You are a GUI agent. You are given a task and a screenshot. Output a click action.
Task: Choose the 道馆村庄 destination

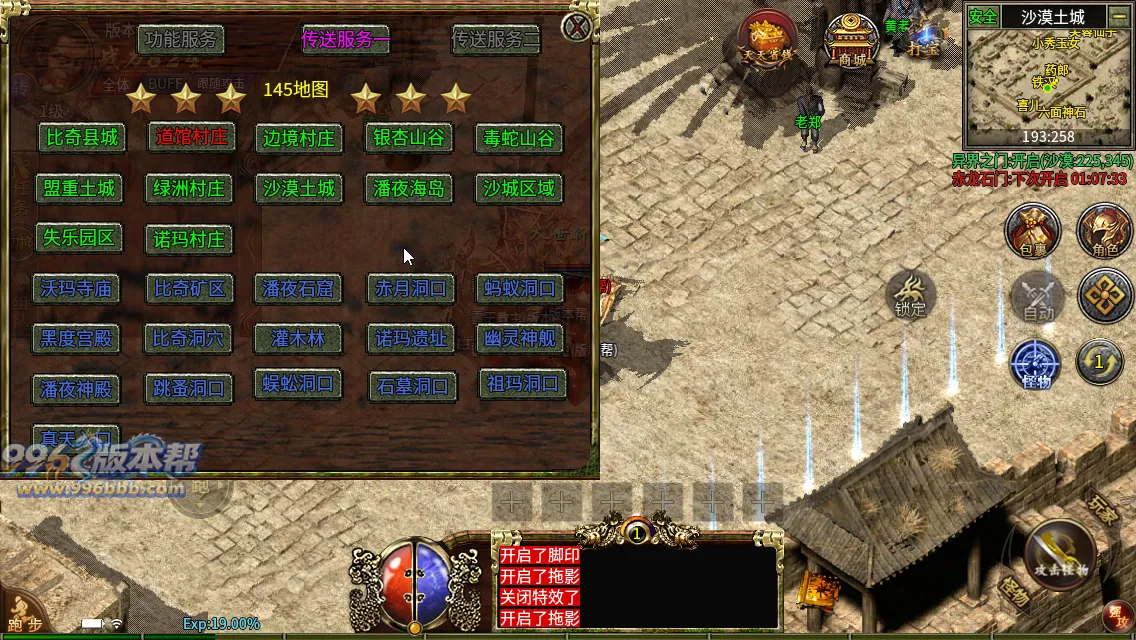192,137
